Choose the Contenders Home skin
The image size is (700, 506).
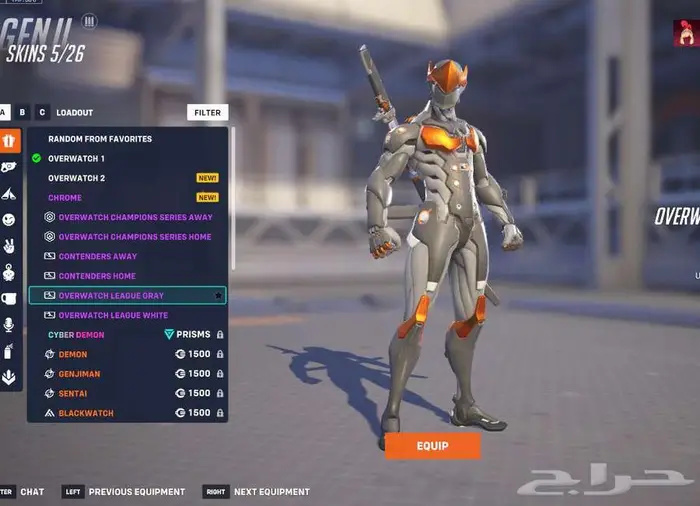click(x=97, y=276)
